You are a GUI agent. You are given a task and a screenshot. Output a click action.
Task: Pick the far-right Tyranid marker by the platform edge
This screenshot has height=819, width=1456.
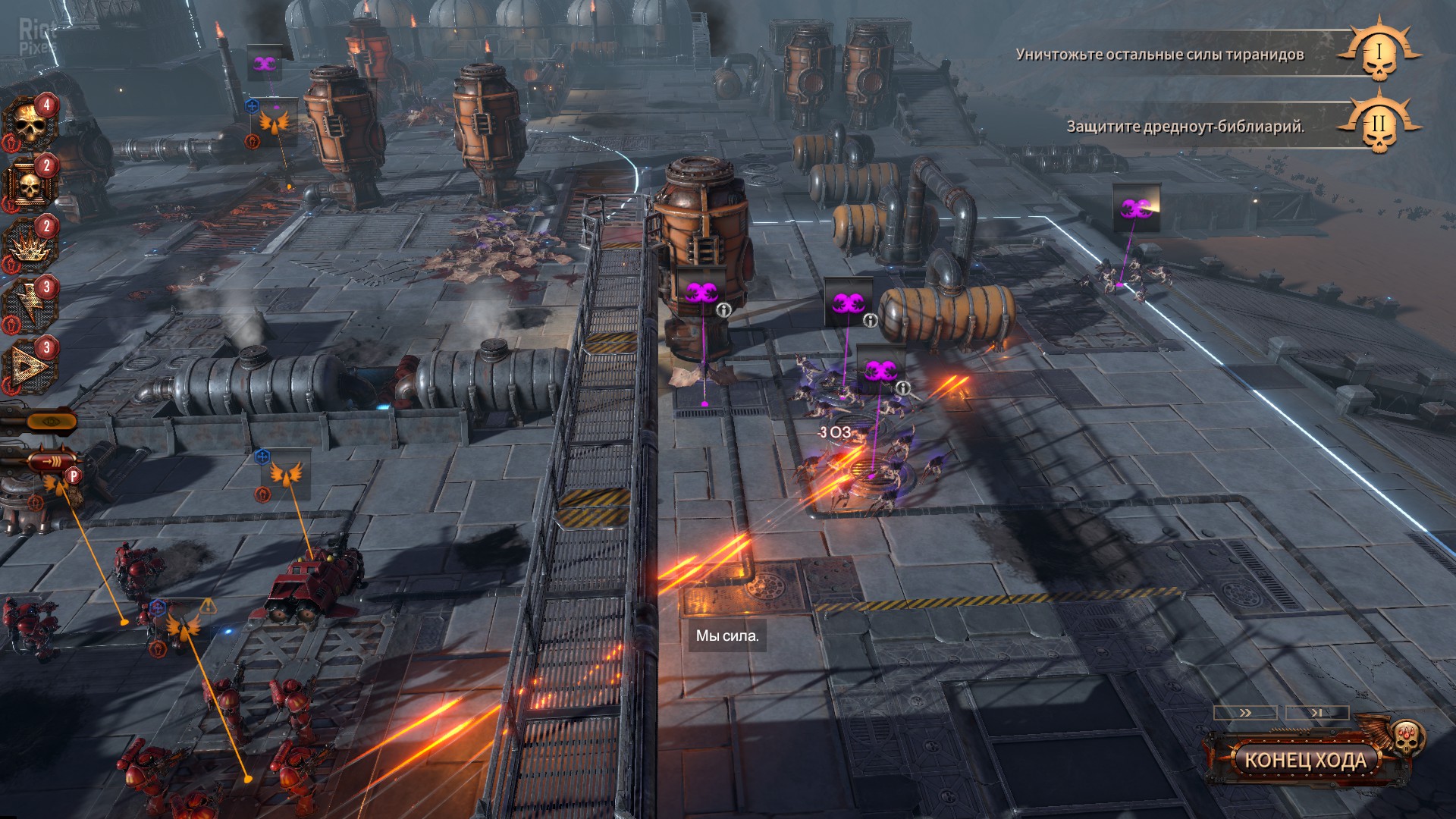tap(1135, 207)
